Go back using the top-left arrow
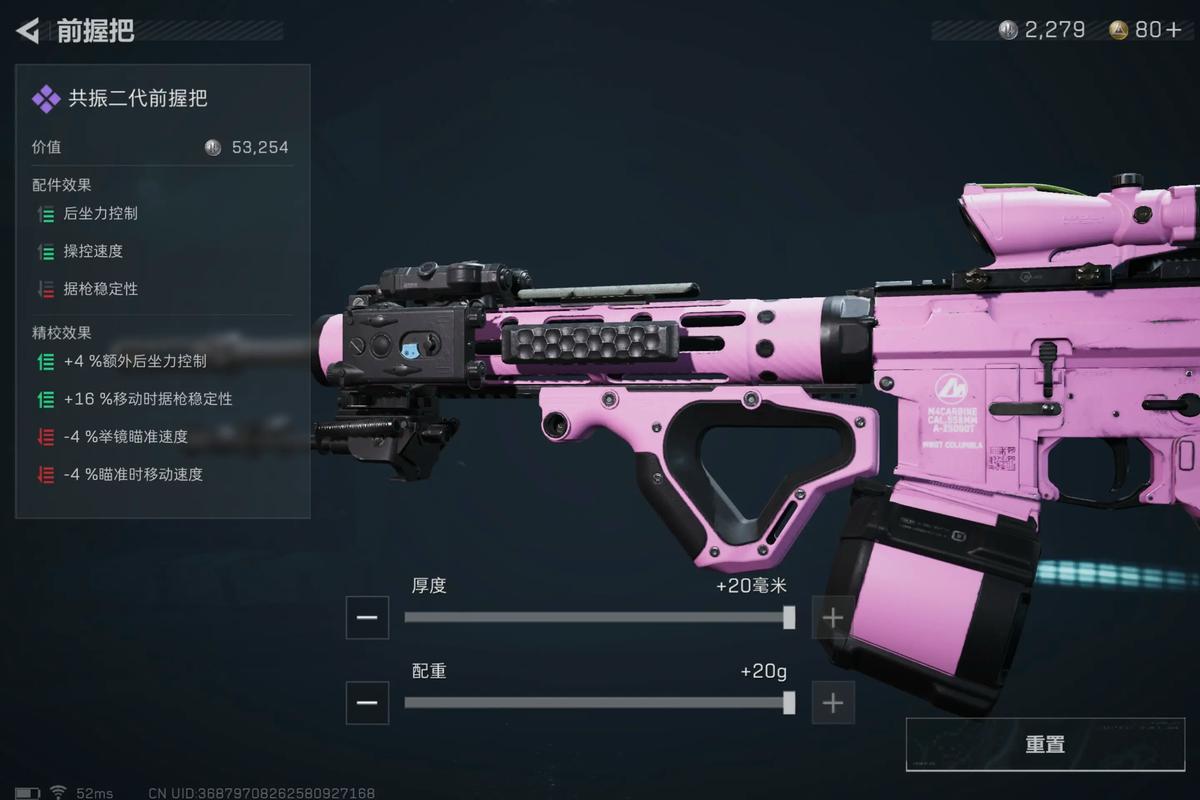Image resolution: width=1200 pixels, height=800 pixels. (x=28, y=31)
